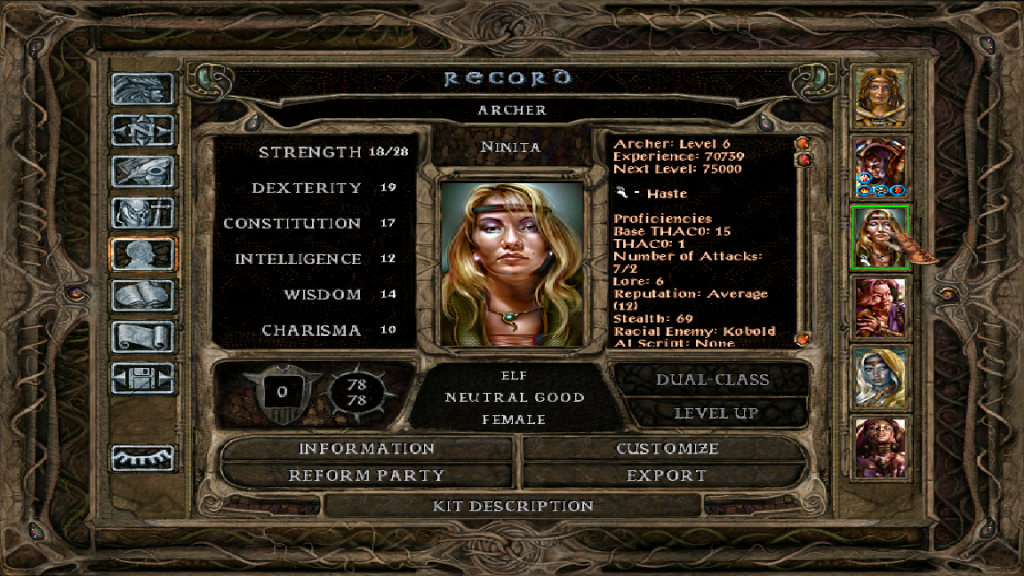
Task: Return to game with the dragon head icon
Action: click(142, 90)
